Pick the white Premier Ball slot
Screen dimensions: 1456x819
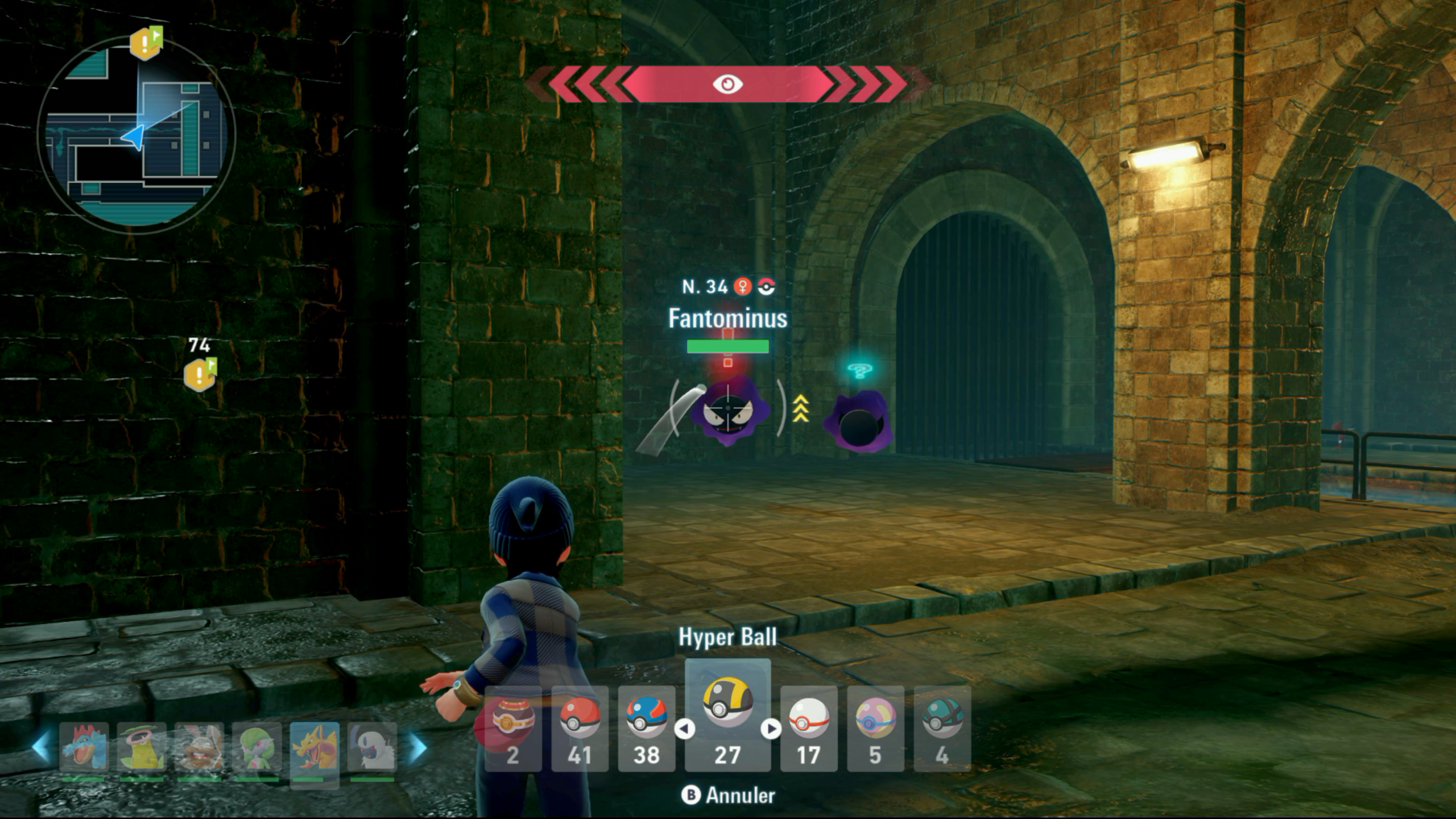[808, 728]
